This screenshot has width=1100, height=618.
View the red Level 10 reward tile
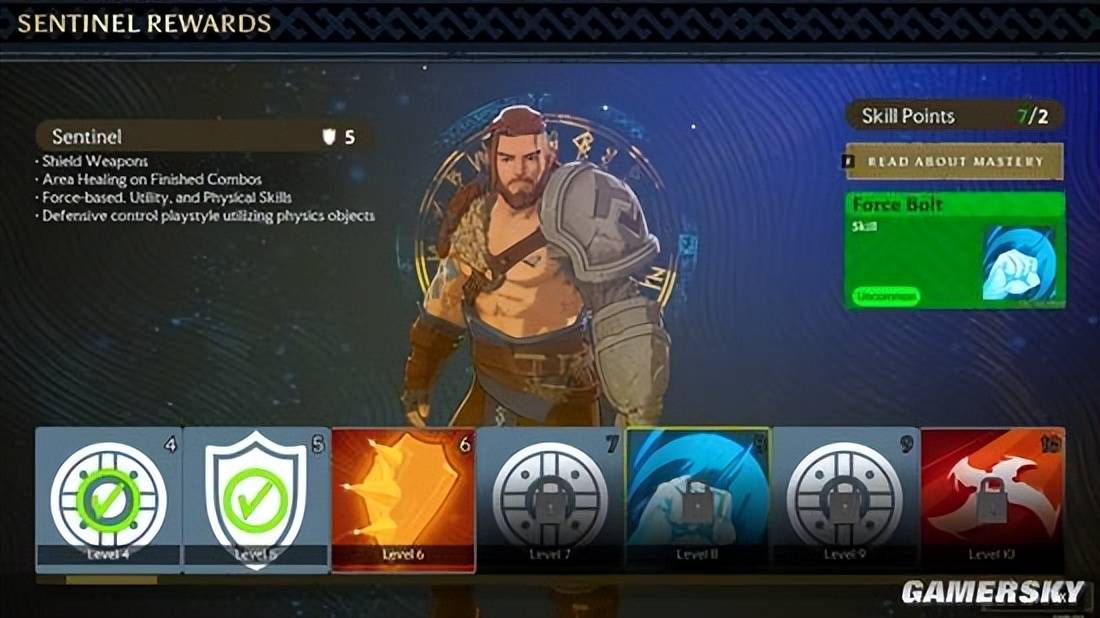point(991,499)
